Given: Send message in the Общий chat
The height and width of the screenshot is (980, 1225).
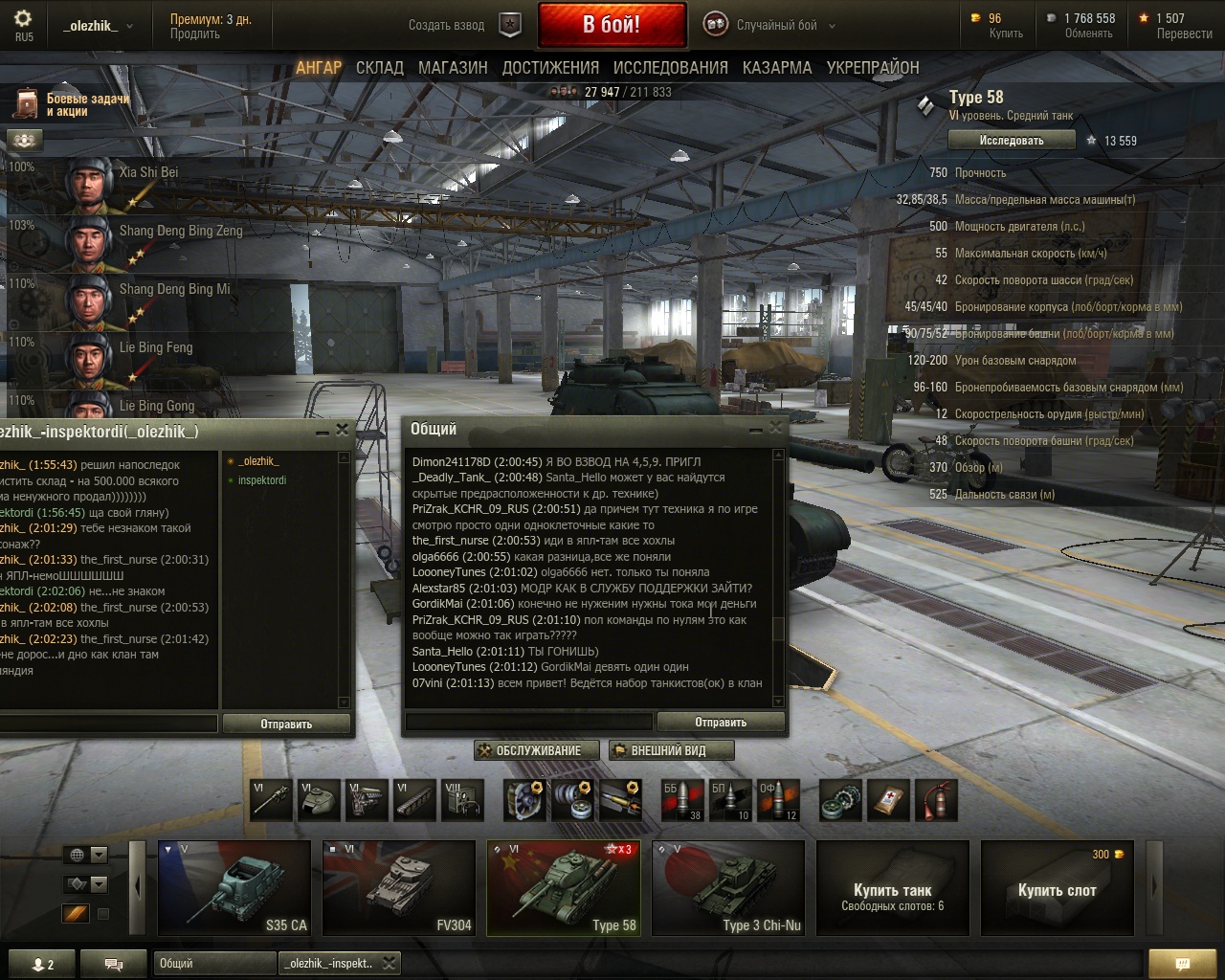Looking at the screenshot, I should [x=720, y=723].
